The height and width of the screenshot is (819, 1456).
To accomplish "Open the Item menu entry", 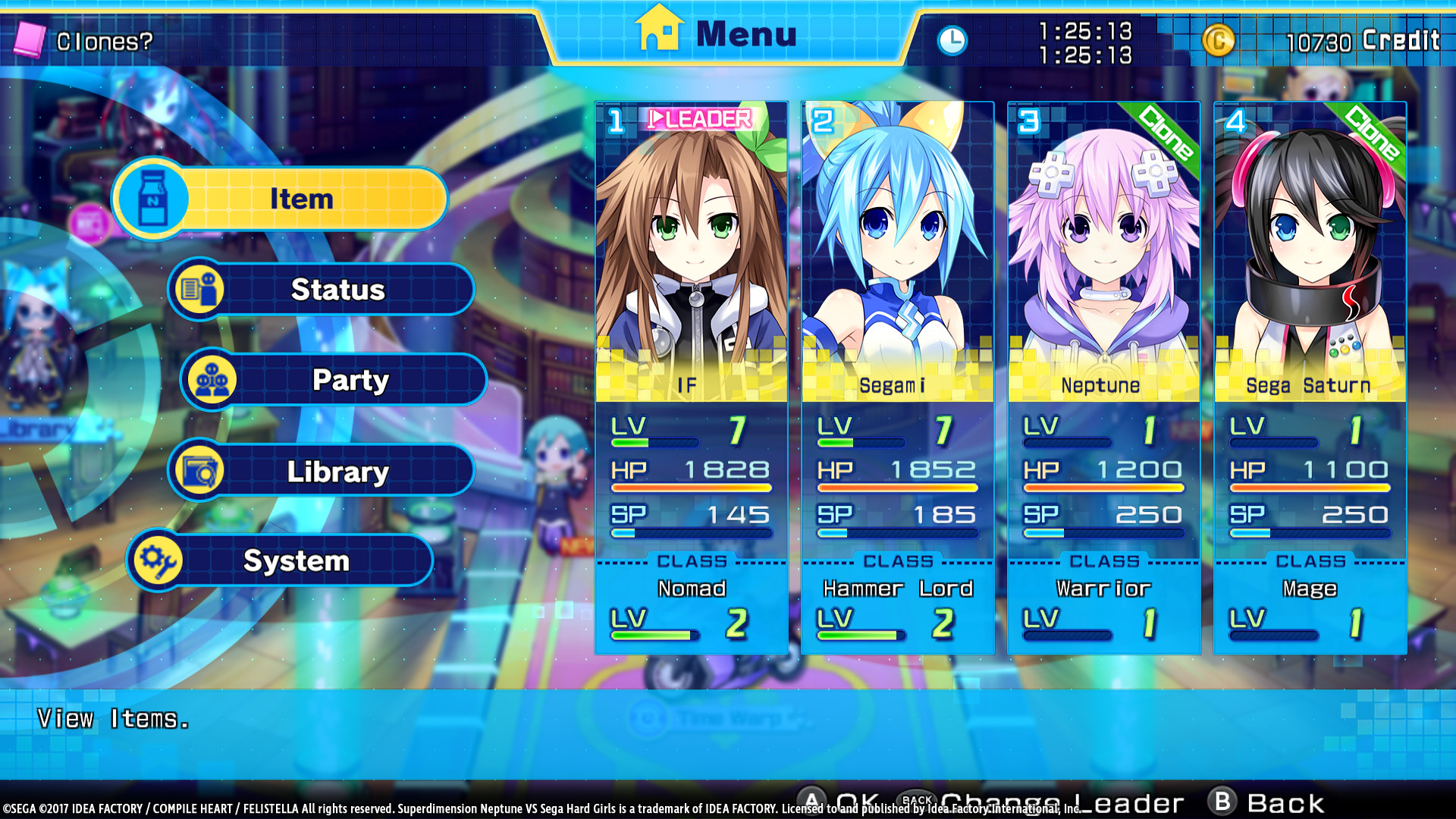I will click(300, 198).
